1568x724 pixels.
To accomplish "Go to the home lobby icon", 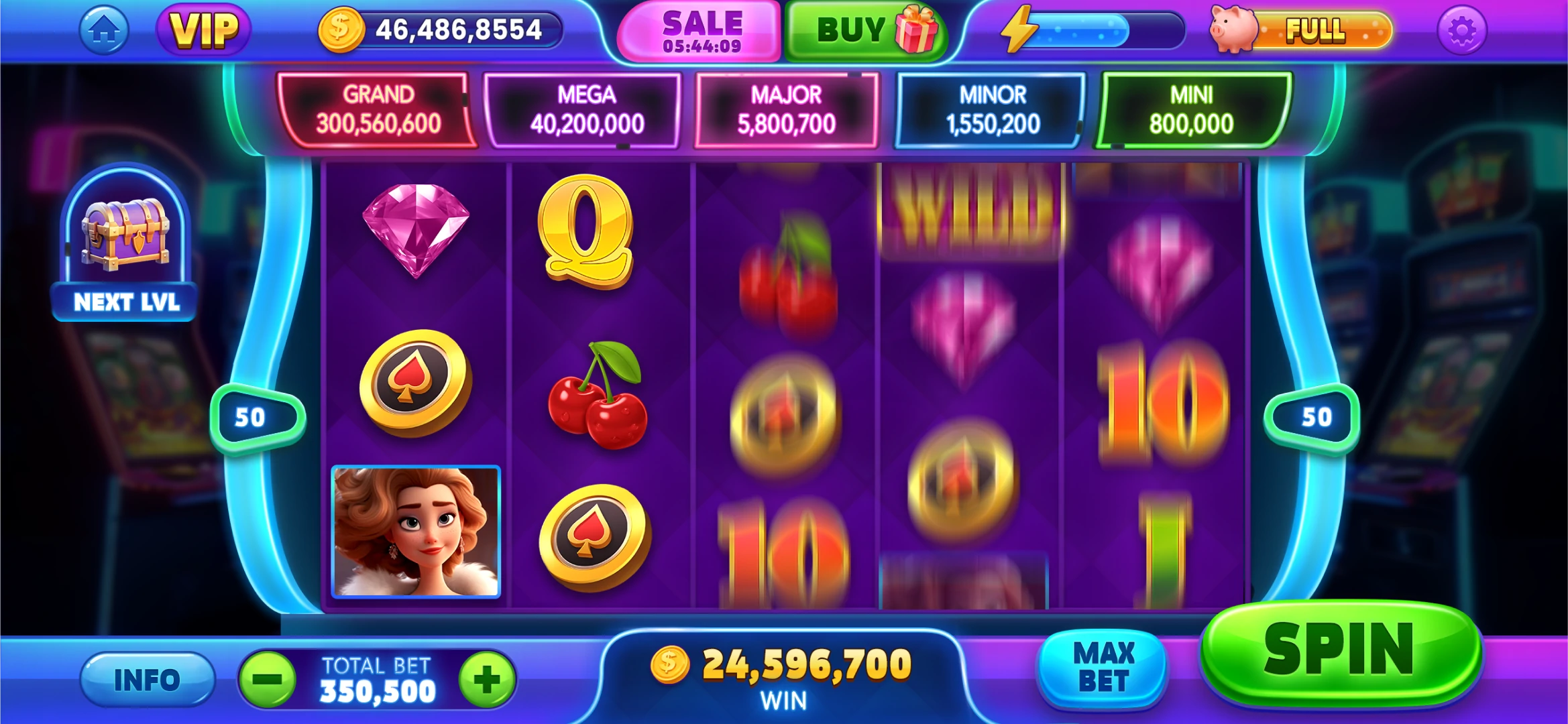I will click(104, 30).
